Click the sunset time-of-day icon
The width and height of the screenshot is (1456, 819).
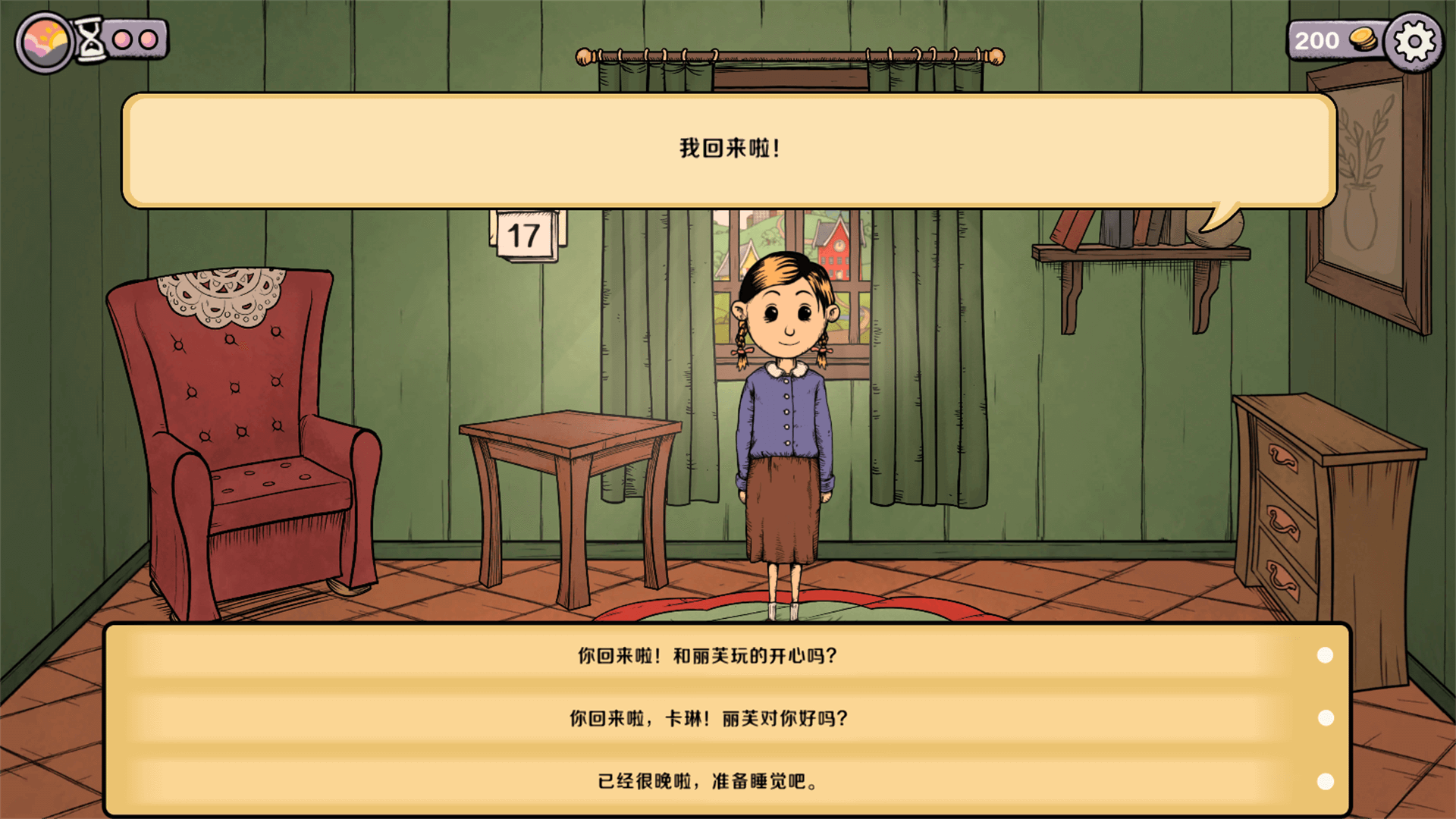(x=45, y=42)
